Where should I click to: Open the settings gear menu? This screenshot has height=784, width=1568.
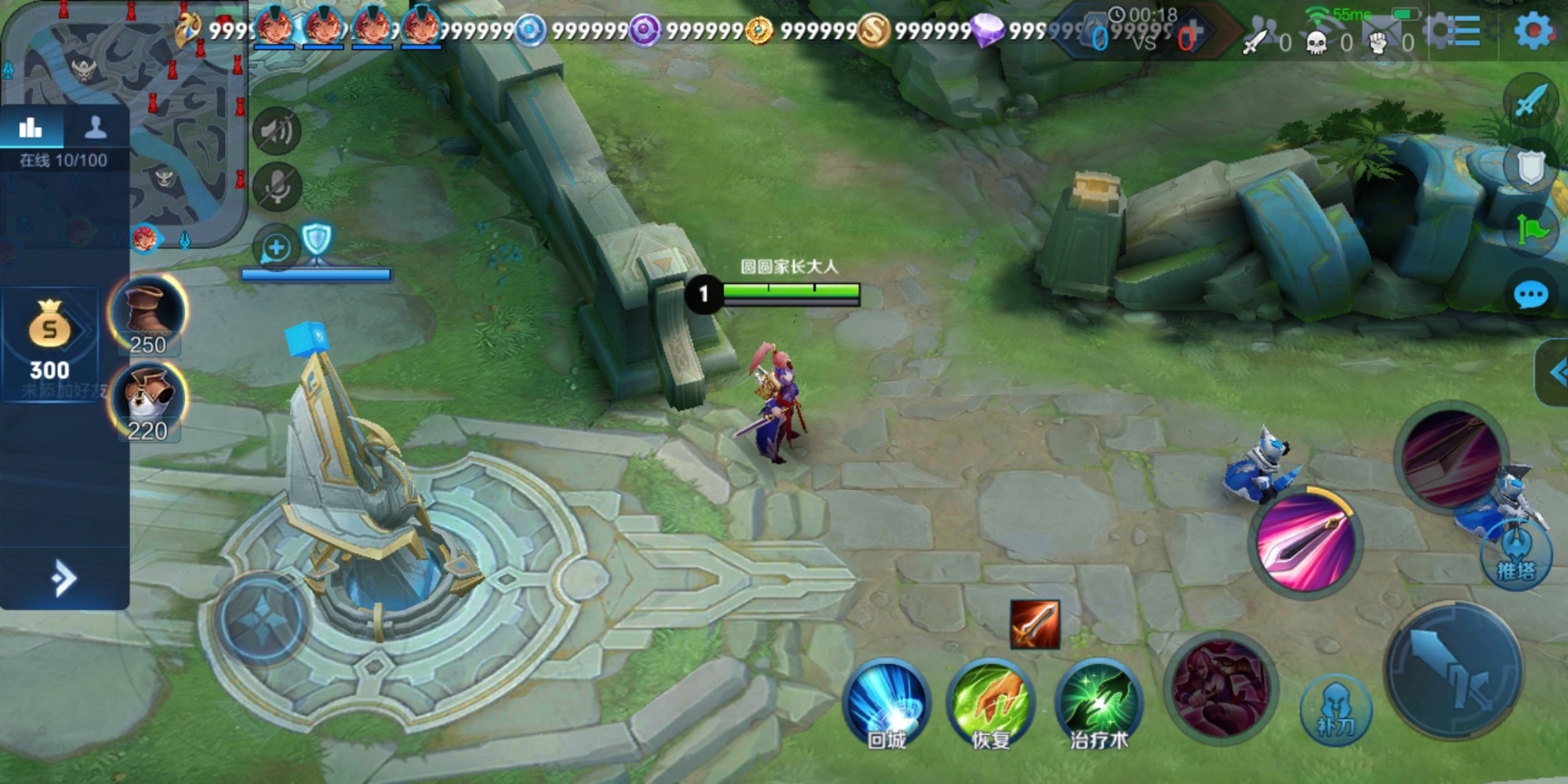click(x=1533, y=31)
